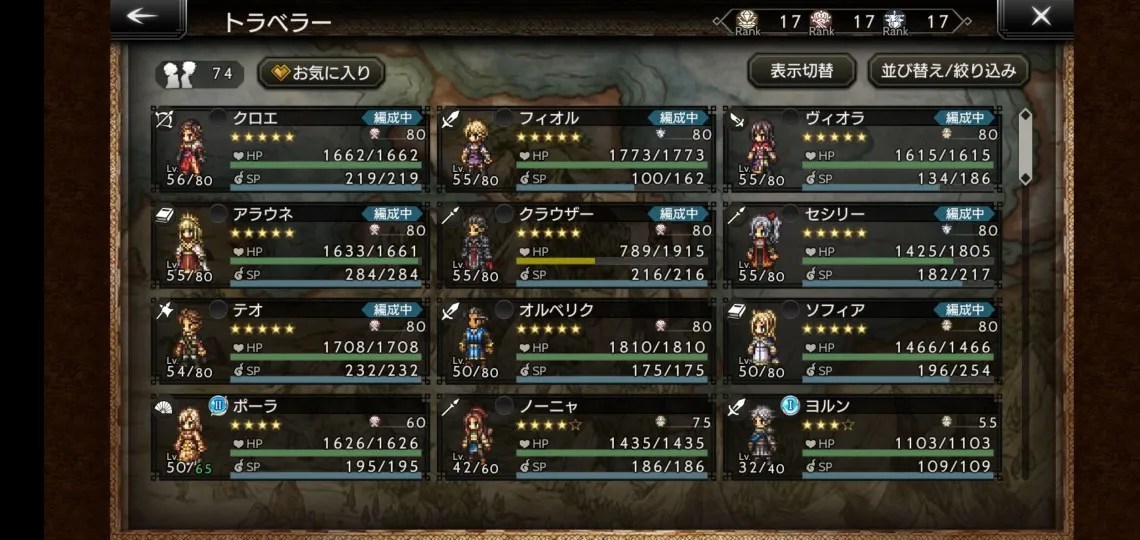Select traveler フィオル
The height and width of the screenshot is (540, 1140).
(x=576, y=148)
